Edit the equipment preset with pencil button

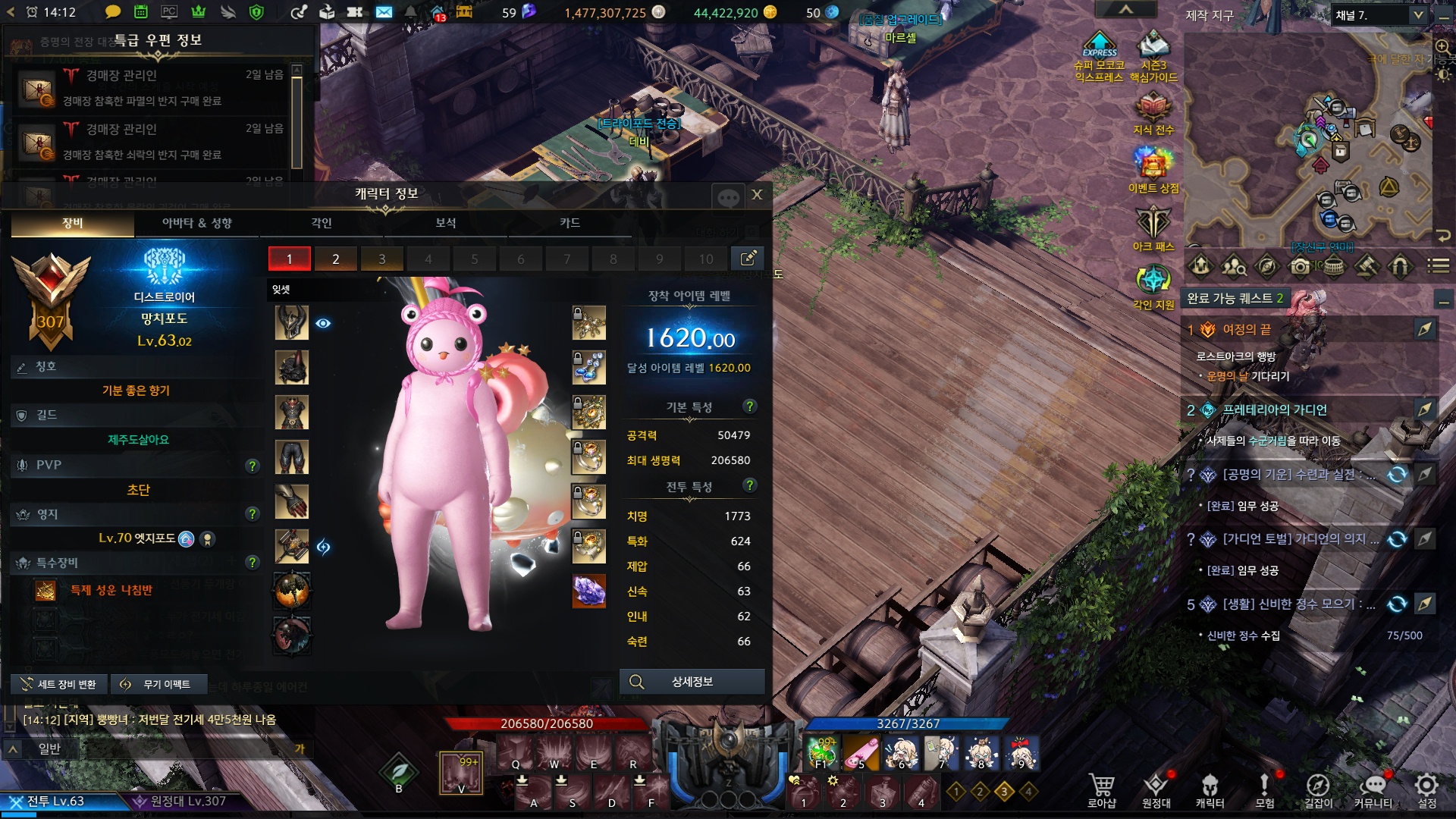(748, 259)
